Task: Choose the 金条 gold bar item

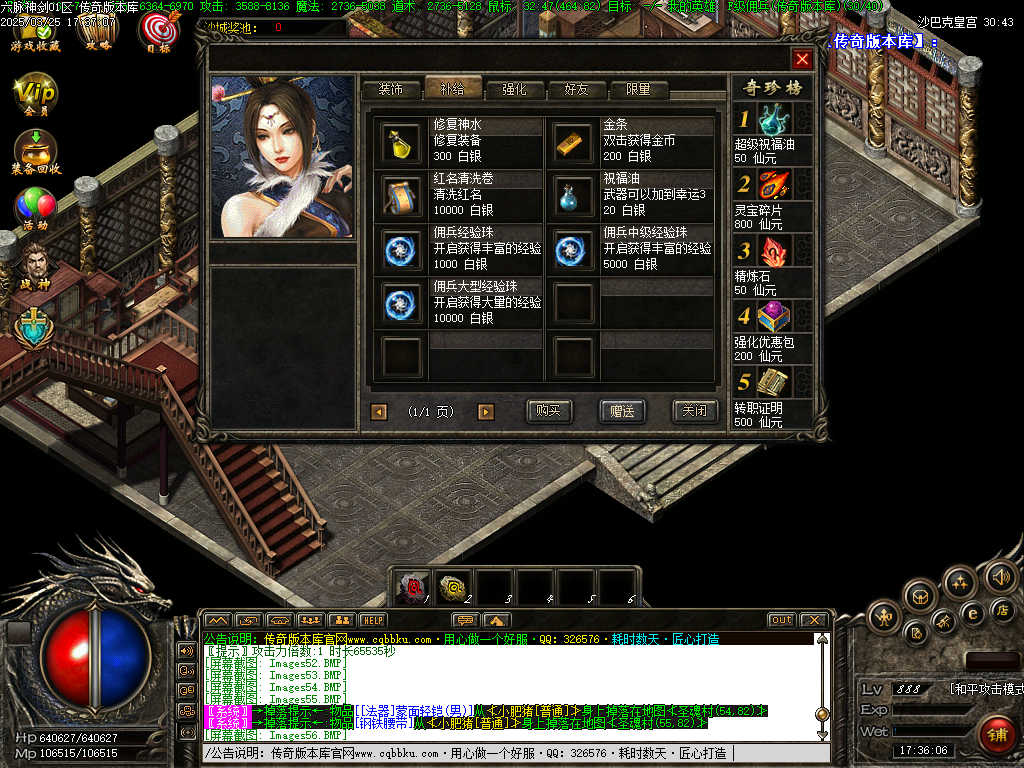Action: point(573,141)
